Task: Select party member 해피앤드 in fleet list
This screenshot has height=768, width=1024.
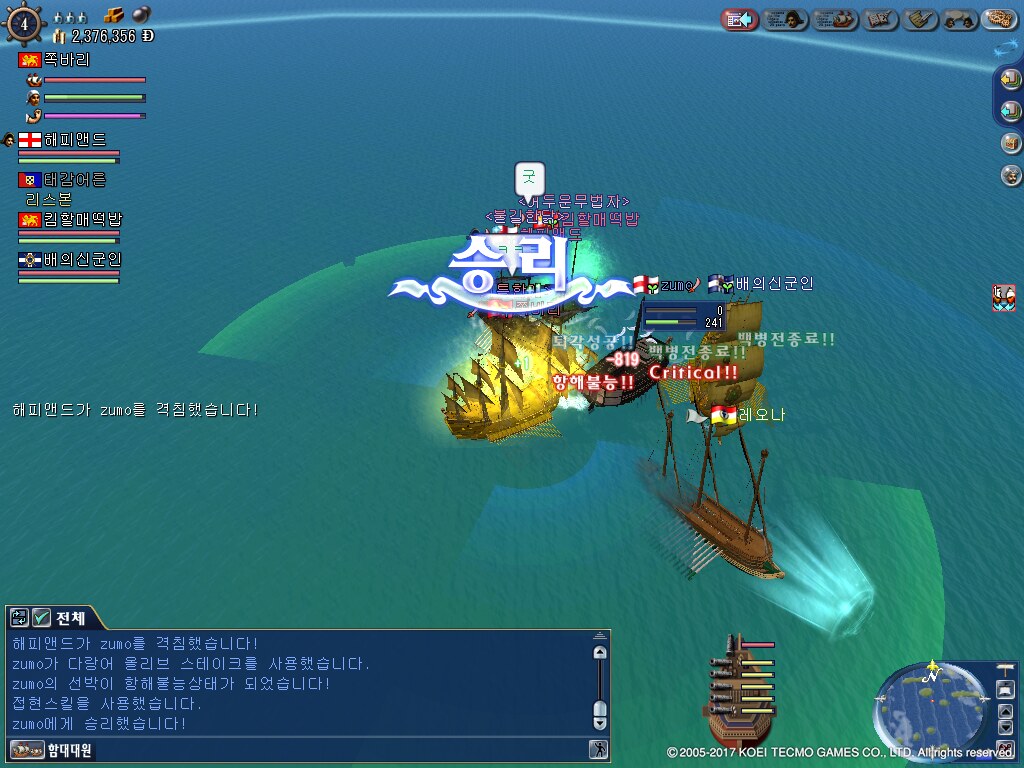Action: tap(74, 140)
